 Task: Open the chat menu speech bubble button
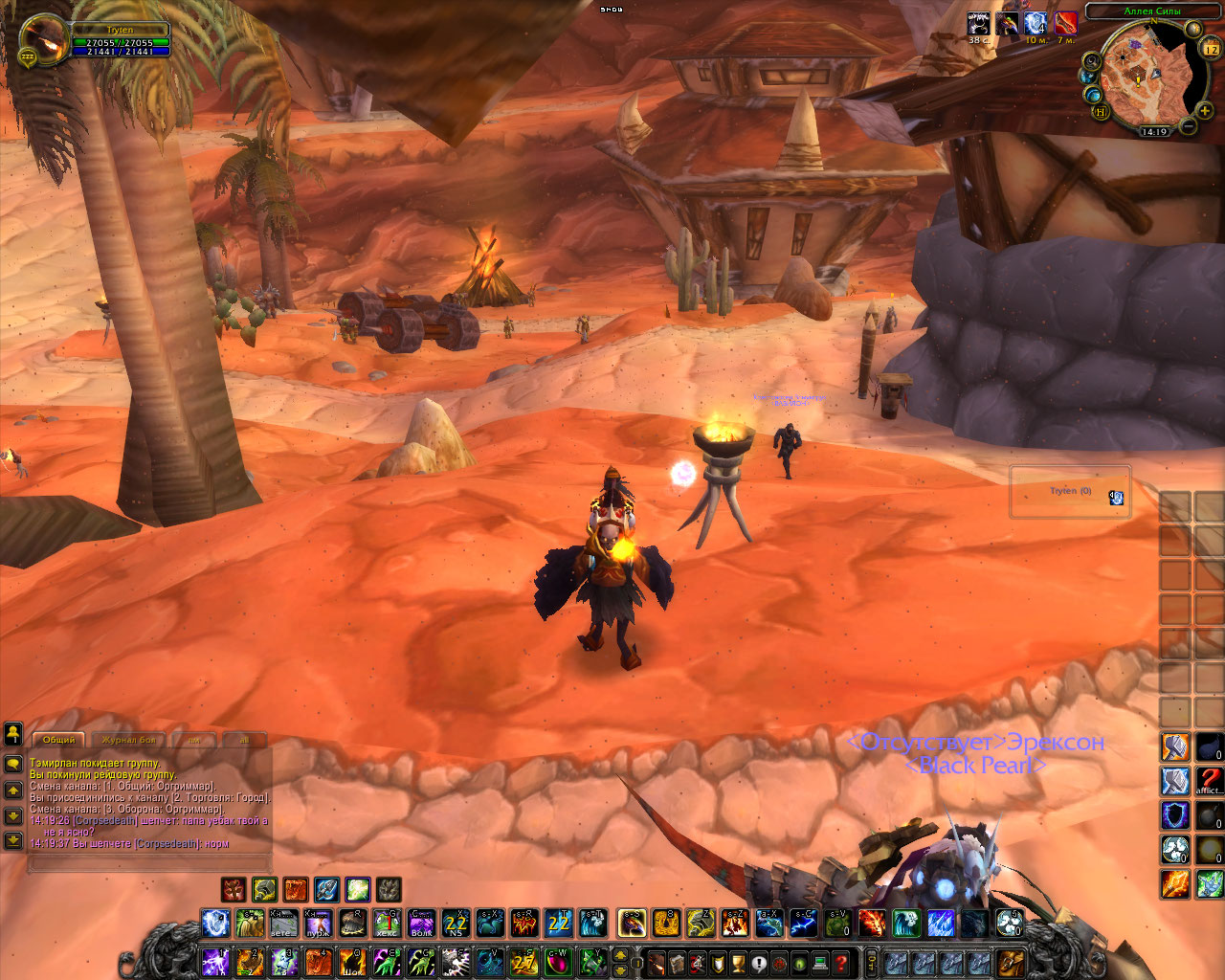click(x=13, y=764)
